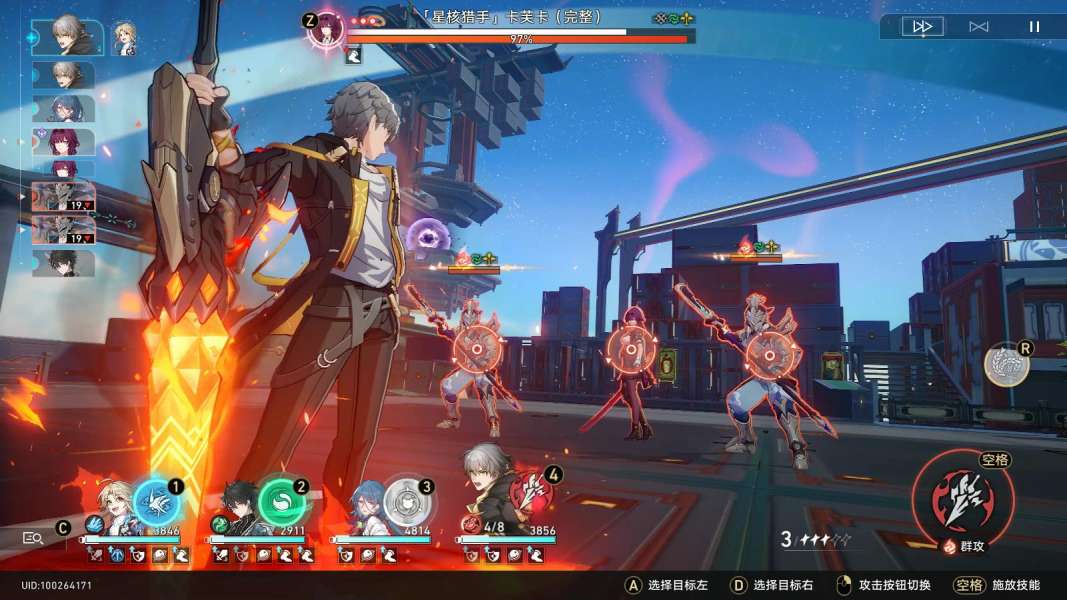This screenshot has height=600, width=1067.
Task: Switch to the grey basic attack icon
Action: (x=1006, y=365)
